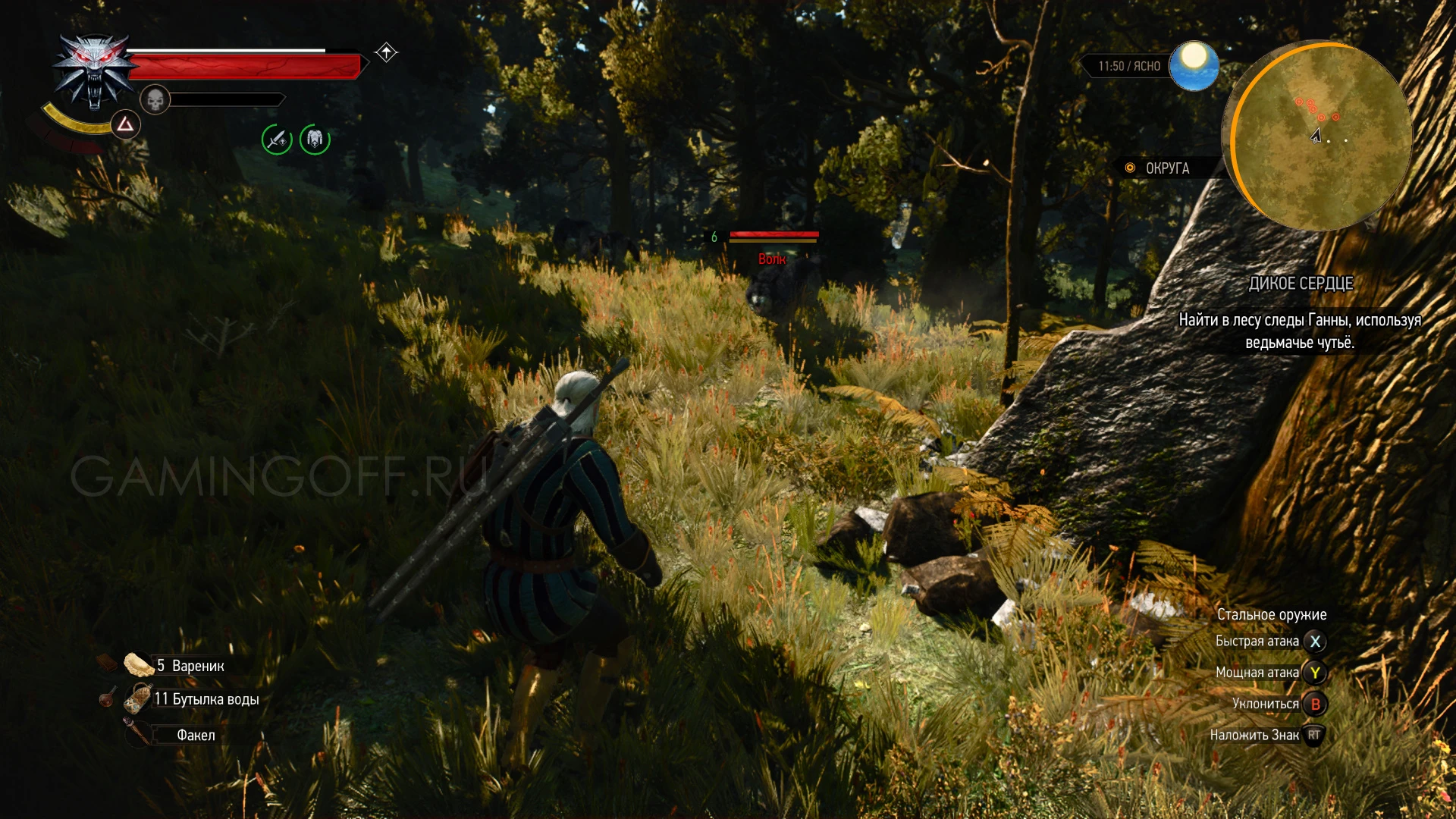Inspect the armor buff icon

click(315, 140)
